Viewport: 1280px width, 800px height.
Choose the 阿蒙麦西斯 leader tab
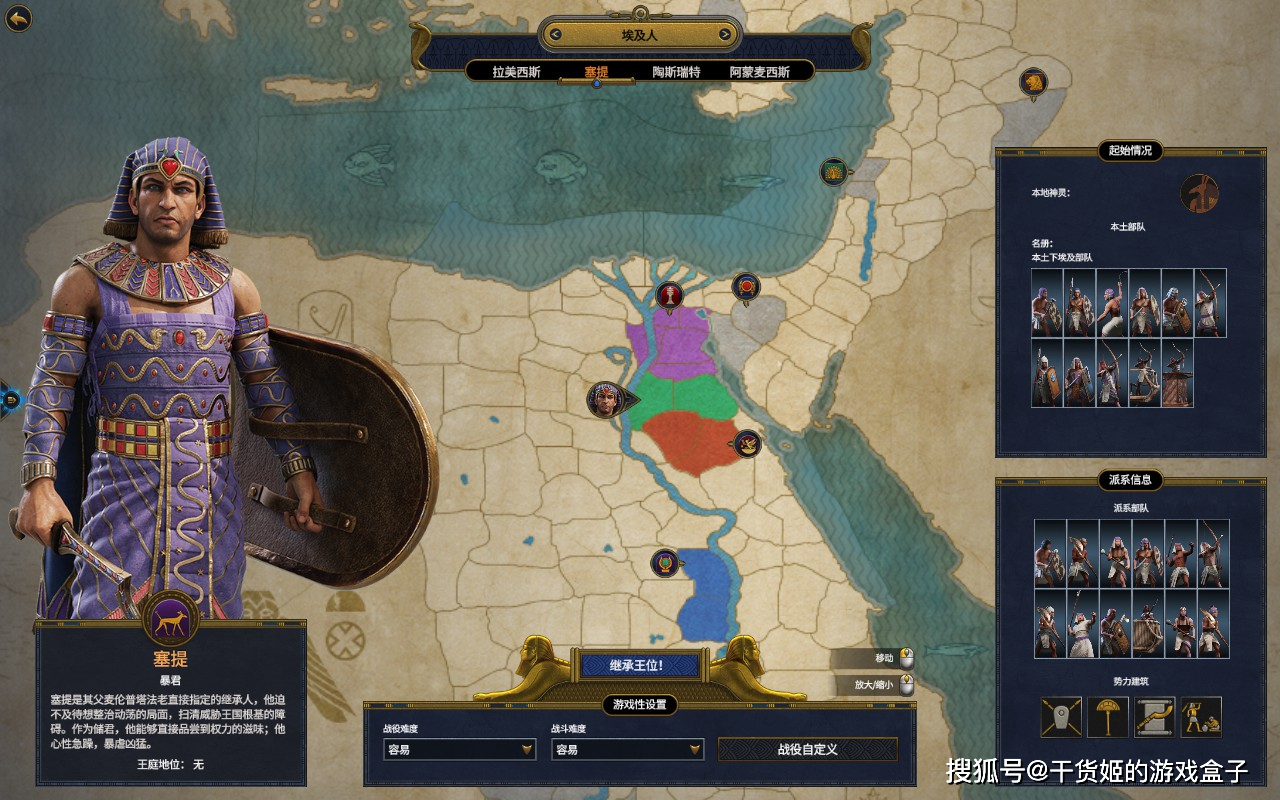click(x=759, y=72)
